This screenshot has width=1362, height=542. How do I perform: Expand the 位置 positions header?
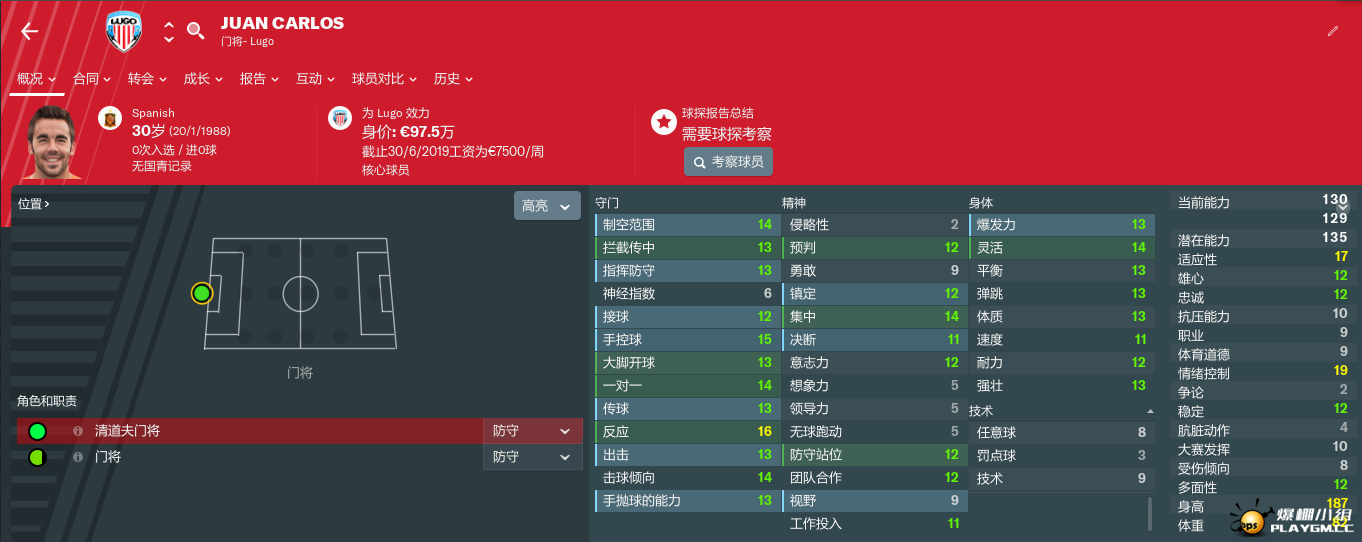(34, 204)
